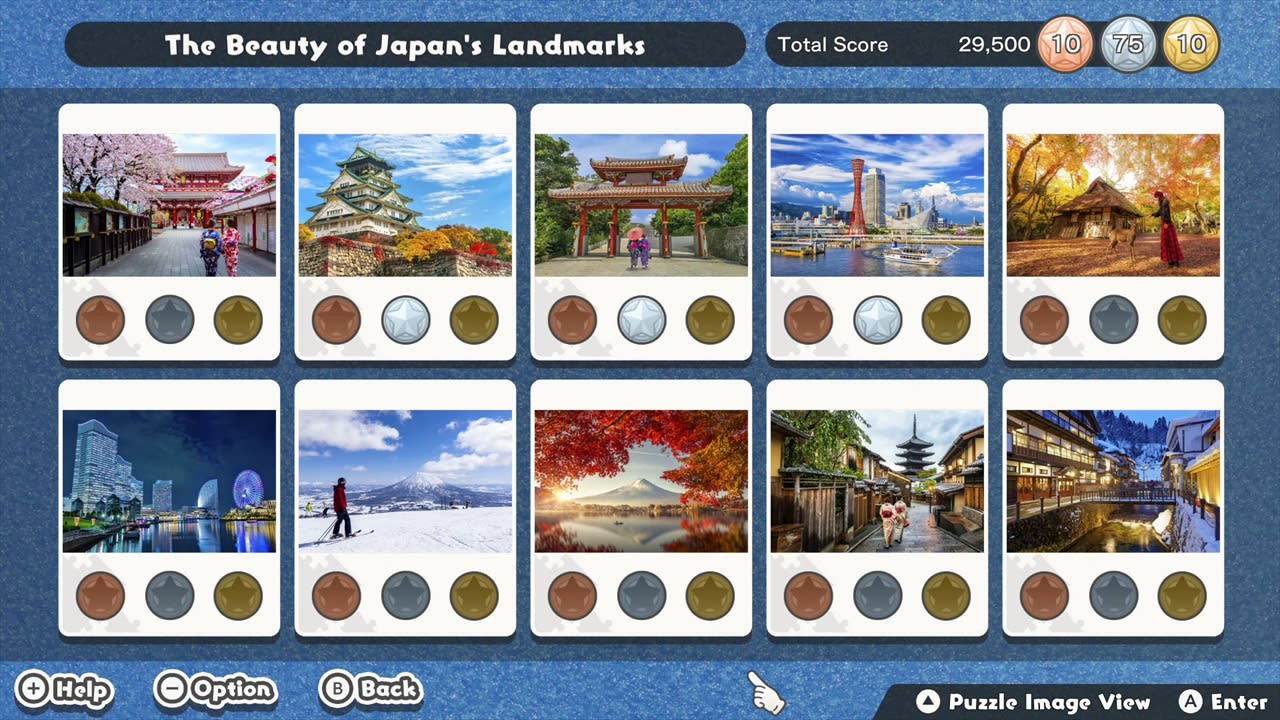Click bronze medal under Yokohama night skyline puzzle
The width and height of the screenshot is (1280, 720).
[100, 595]
